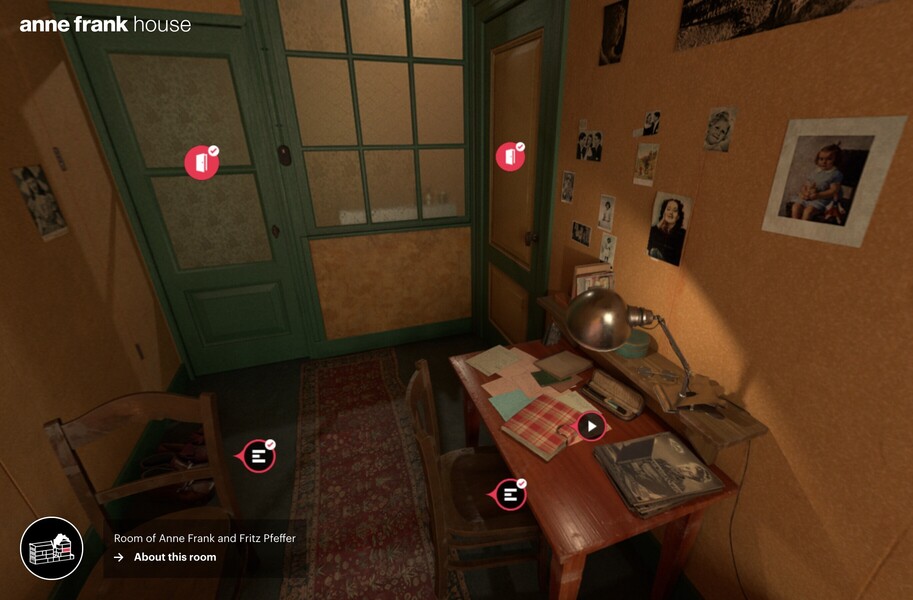The height and width of the screenshot is (600, 913).
Task: Select the door hotspot on the glass-paned door
Action: click(201, 163)
